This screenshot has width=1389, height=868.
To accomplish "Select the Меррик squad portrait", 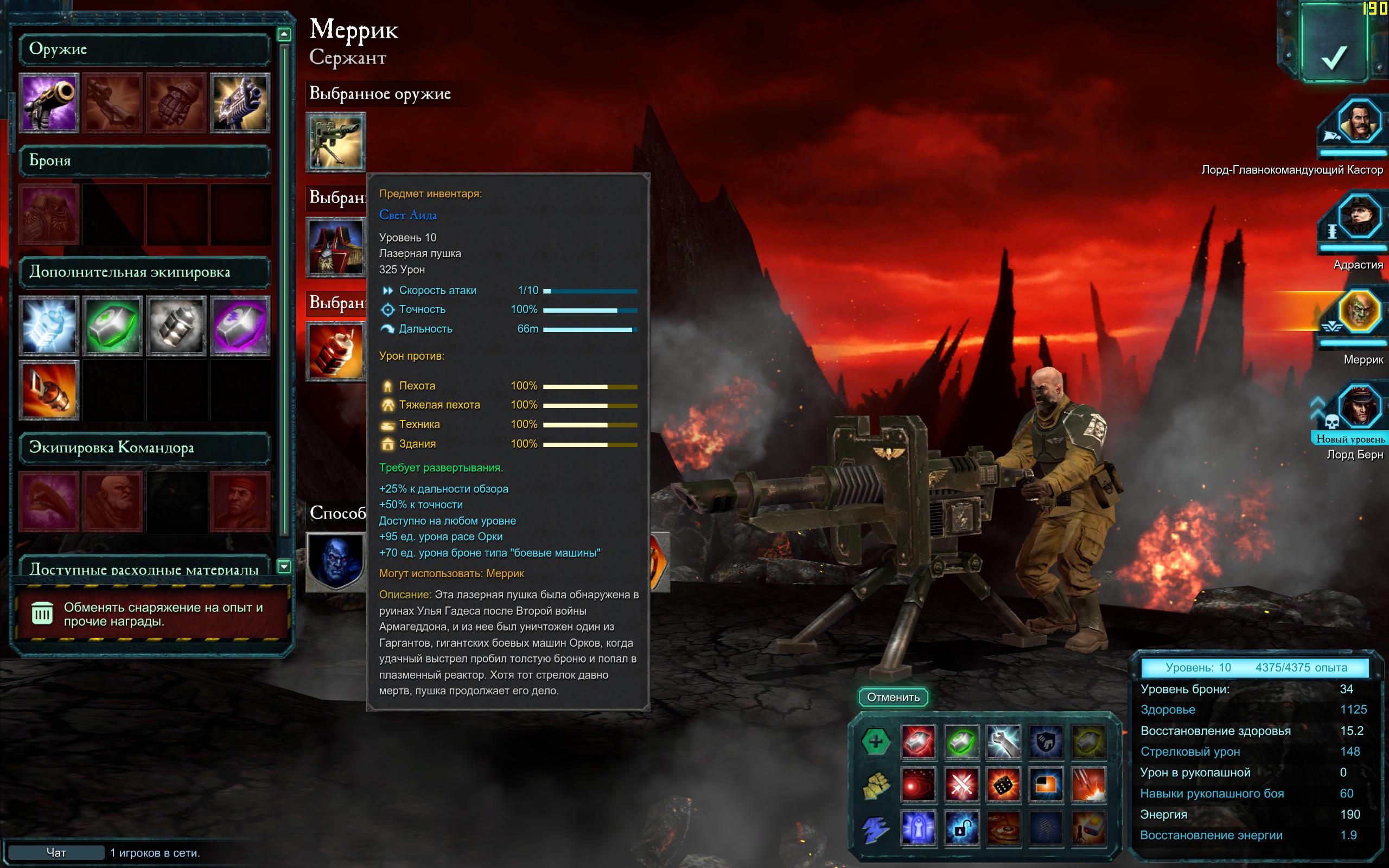I will 1359,312.
